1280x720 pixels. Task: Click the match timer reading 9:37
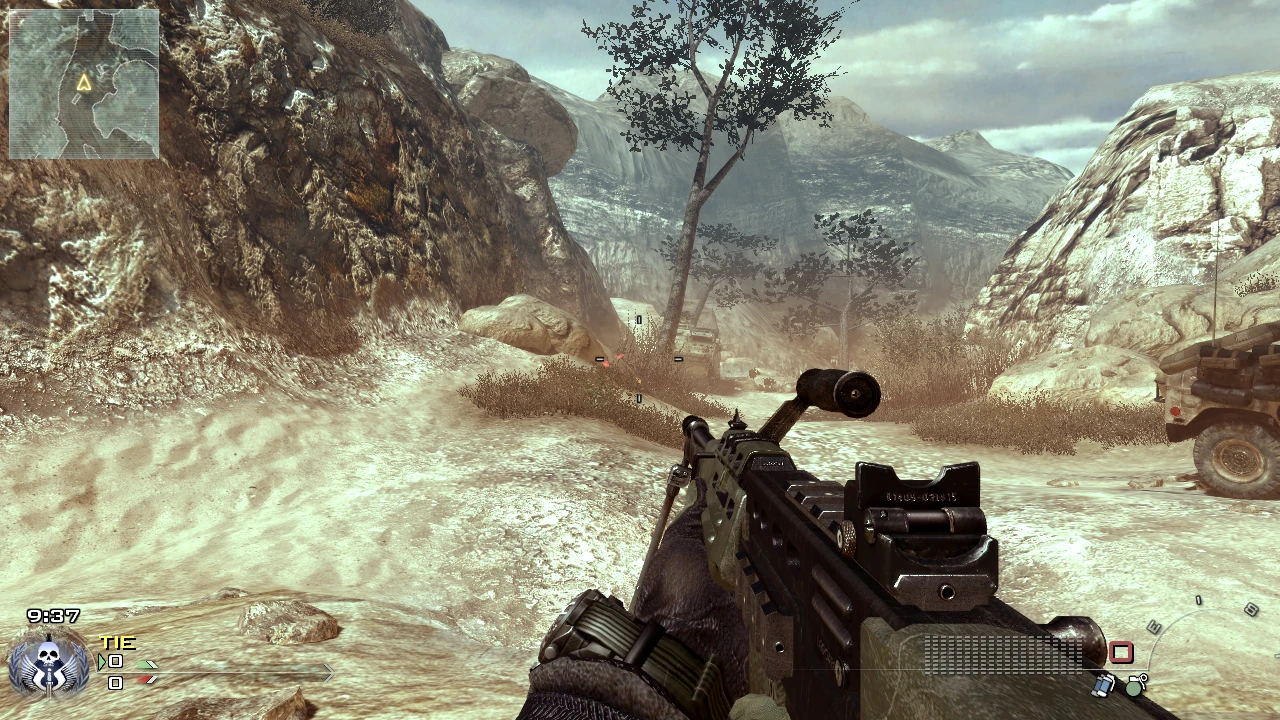point(53,614)
